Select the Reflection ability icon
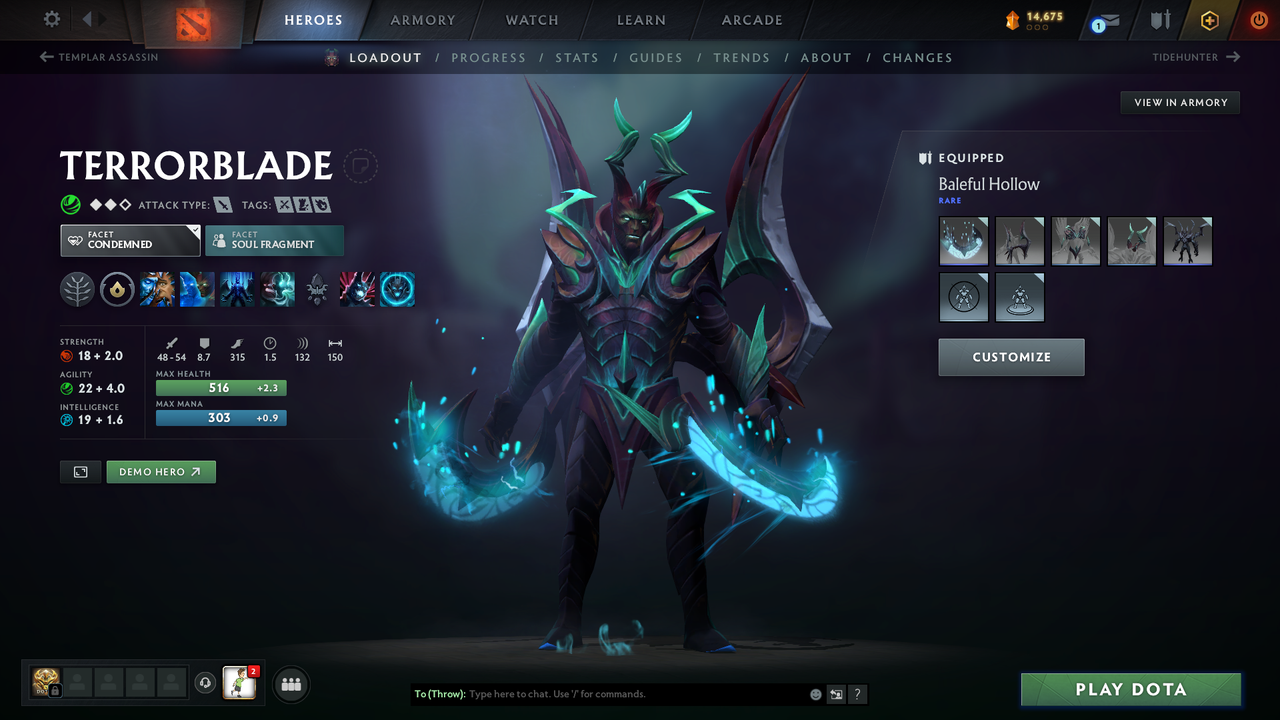Viewport: 1280px width, 720px height. 157,289
